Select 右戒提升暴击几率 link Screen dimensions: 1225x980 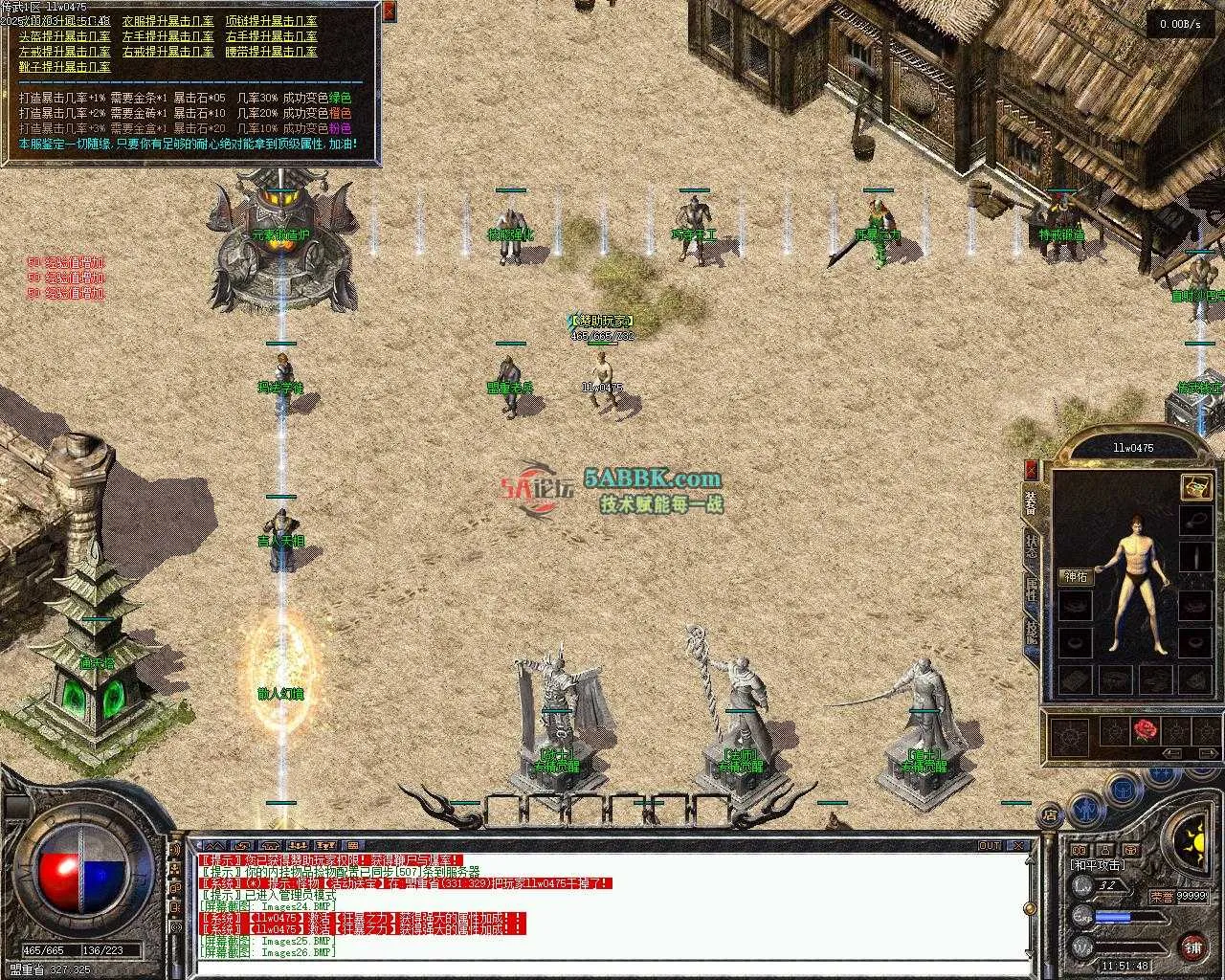pyautogui.click(x=167, y=52)
